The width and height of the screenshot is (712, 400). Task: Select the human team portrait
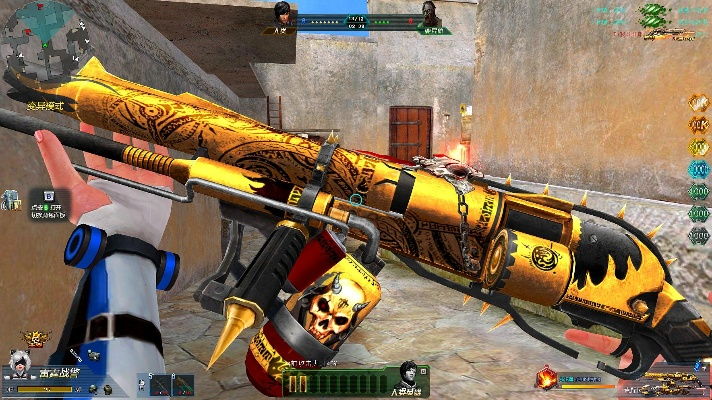click(283, 13)
